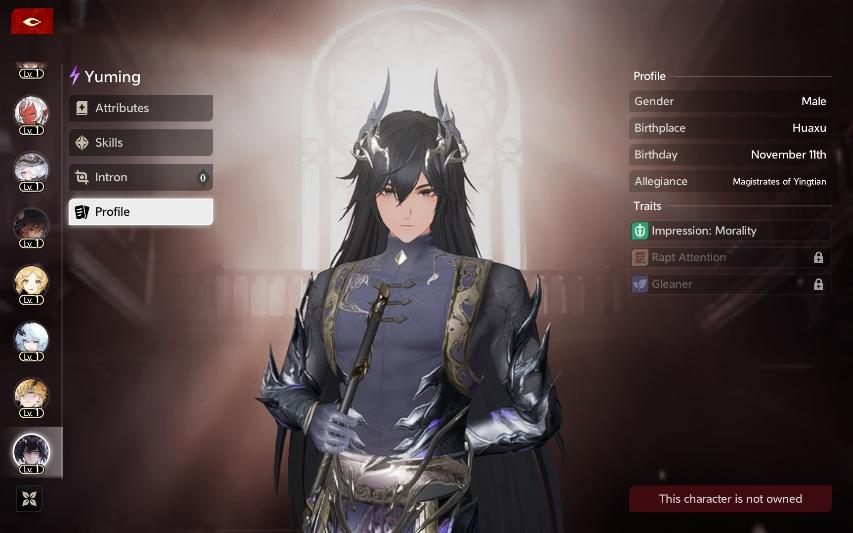Select the locked Rapt Attention trait
The image size is (853, 533).
tap(730, 258)
